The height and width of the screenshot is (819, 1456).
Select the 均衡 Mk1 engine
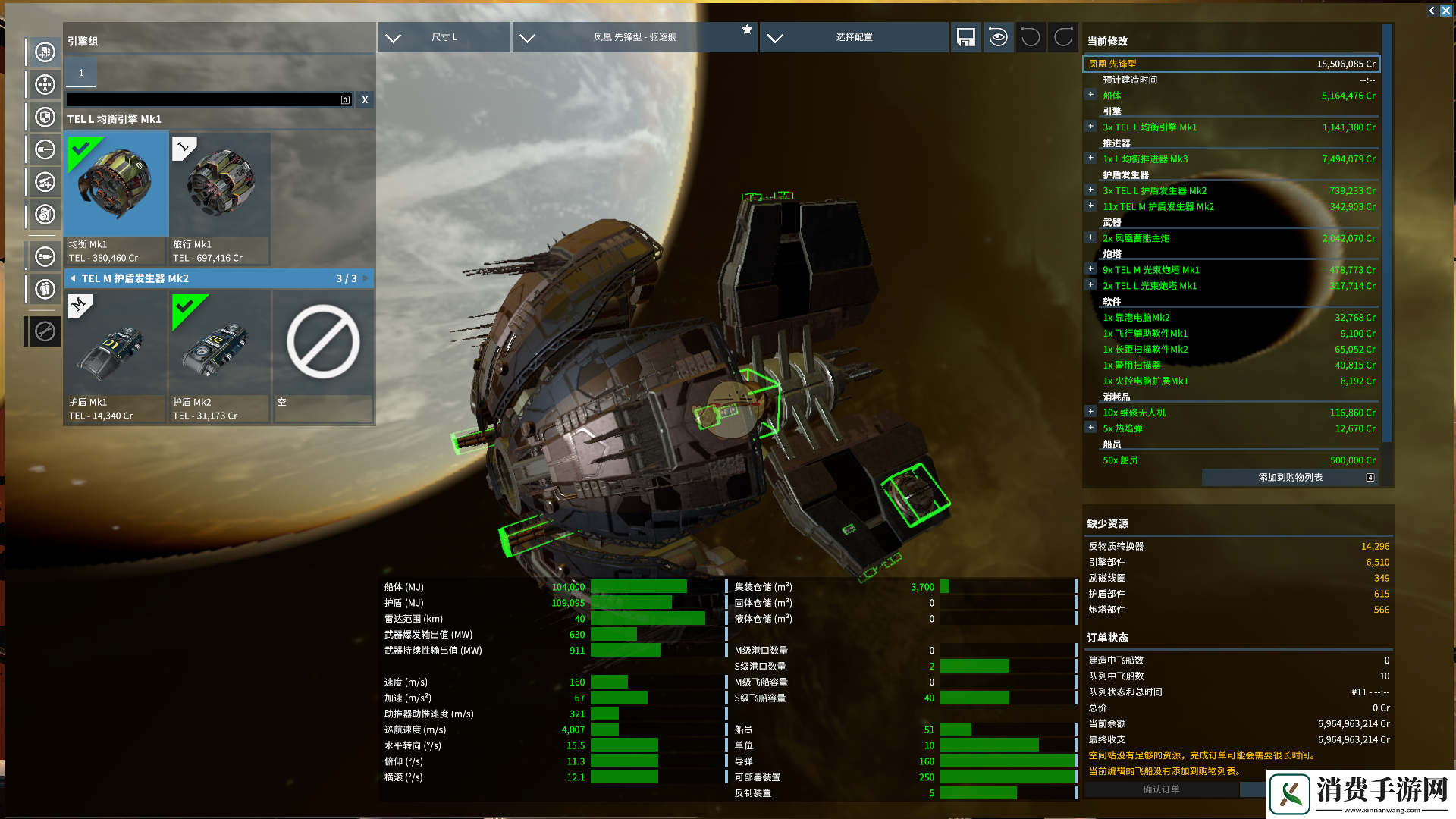click(x=117, y=199)
